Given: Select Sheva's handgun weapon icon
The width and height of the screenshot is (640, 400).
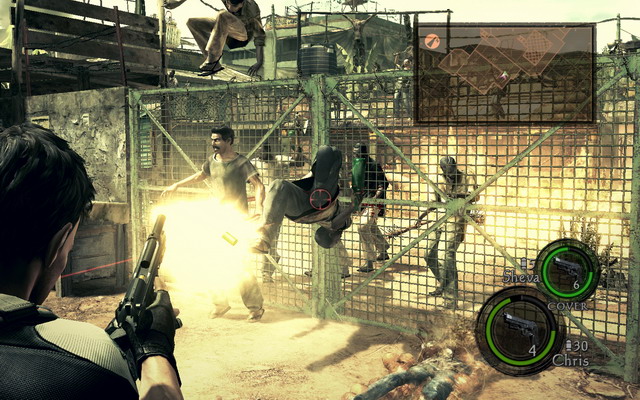Looking at the screenshot, I should [567, 269].
